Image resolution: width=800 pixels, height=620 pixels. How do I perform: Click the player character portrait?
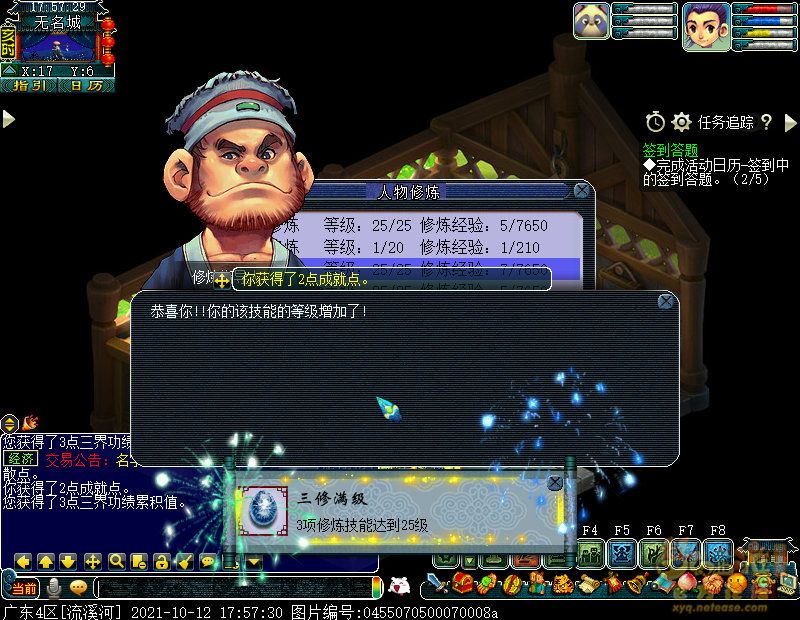coord(706,24)
